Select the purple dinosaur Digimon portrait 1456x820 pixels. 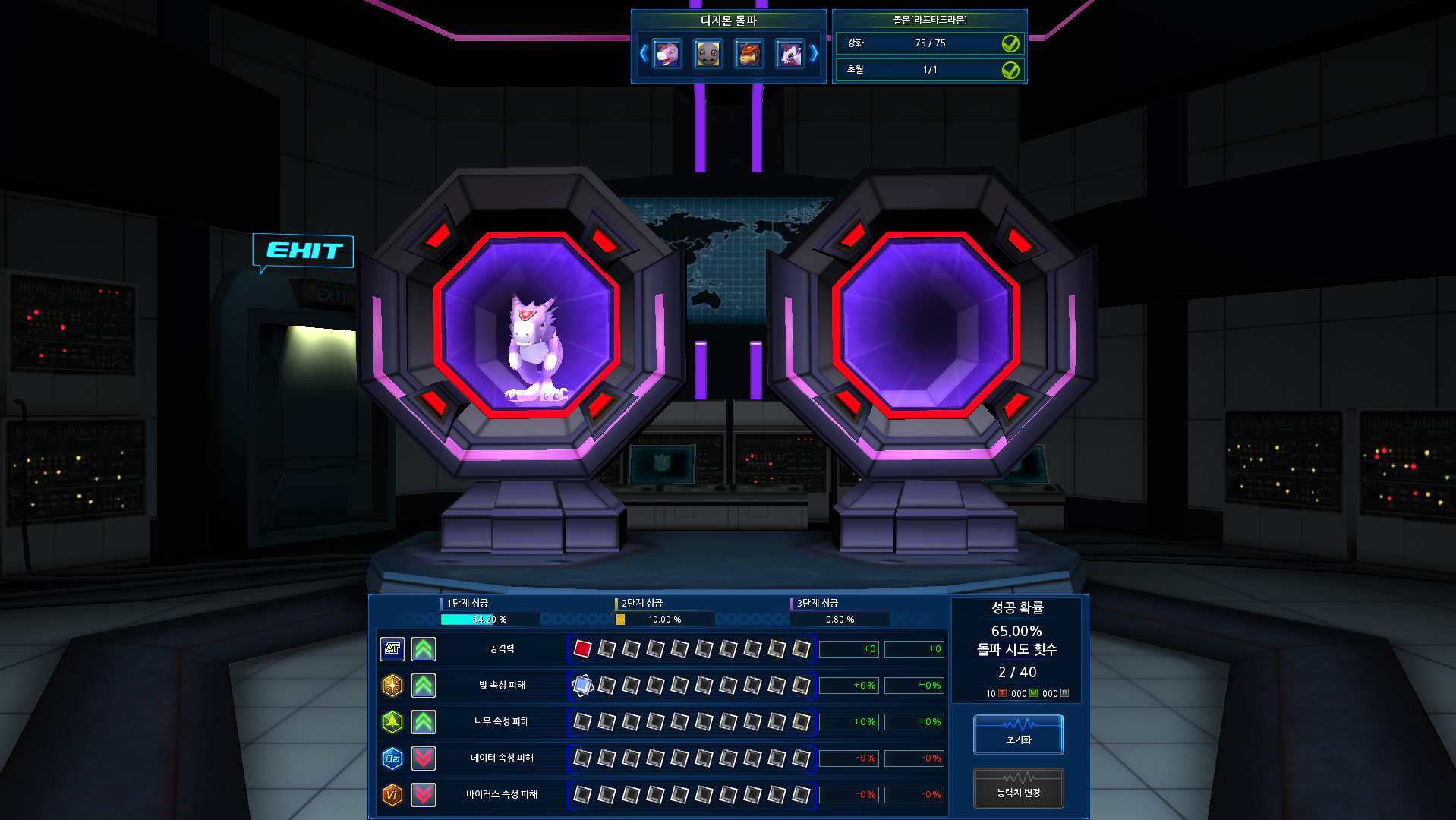[667, 54]
